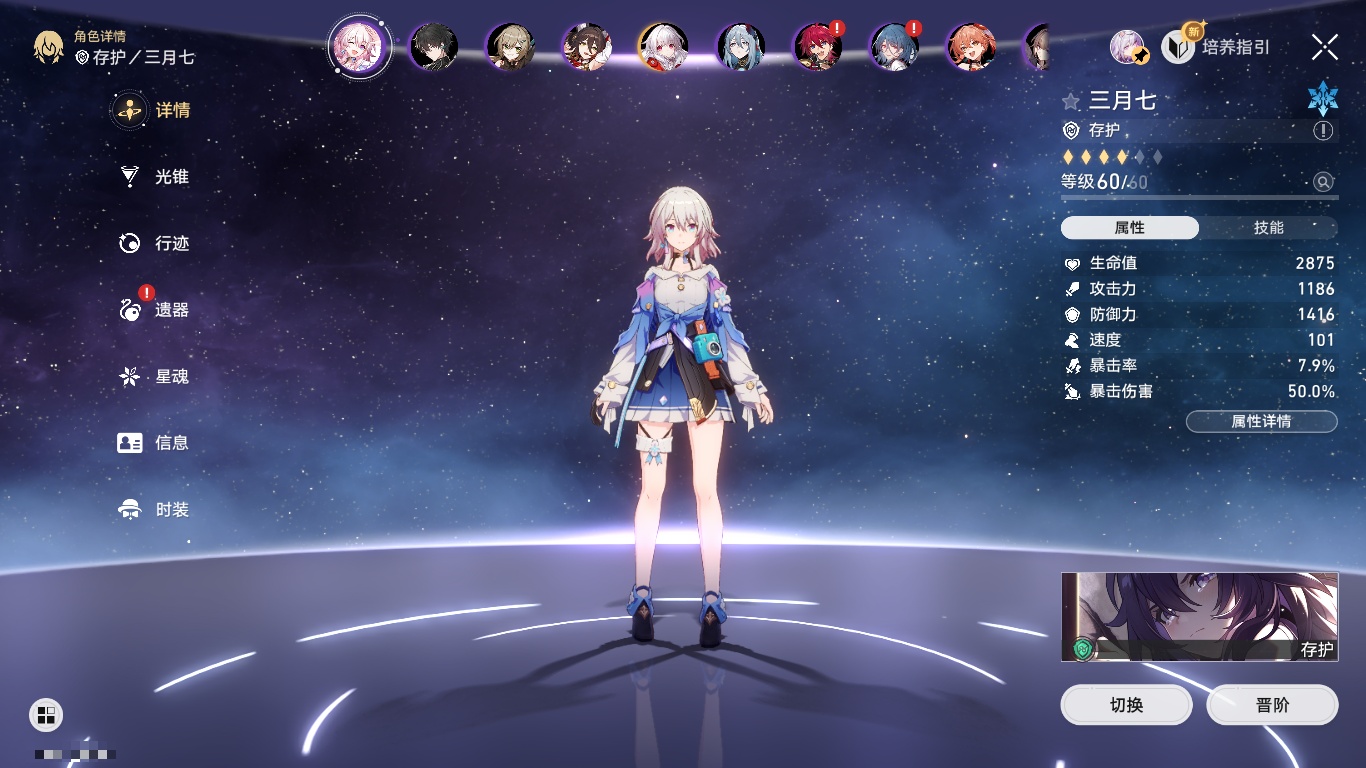Choose the red-haired character portrait
The width and height of the screenshot is (1366, 768).
[x=817, y=47]
